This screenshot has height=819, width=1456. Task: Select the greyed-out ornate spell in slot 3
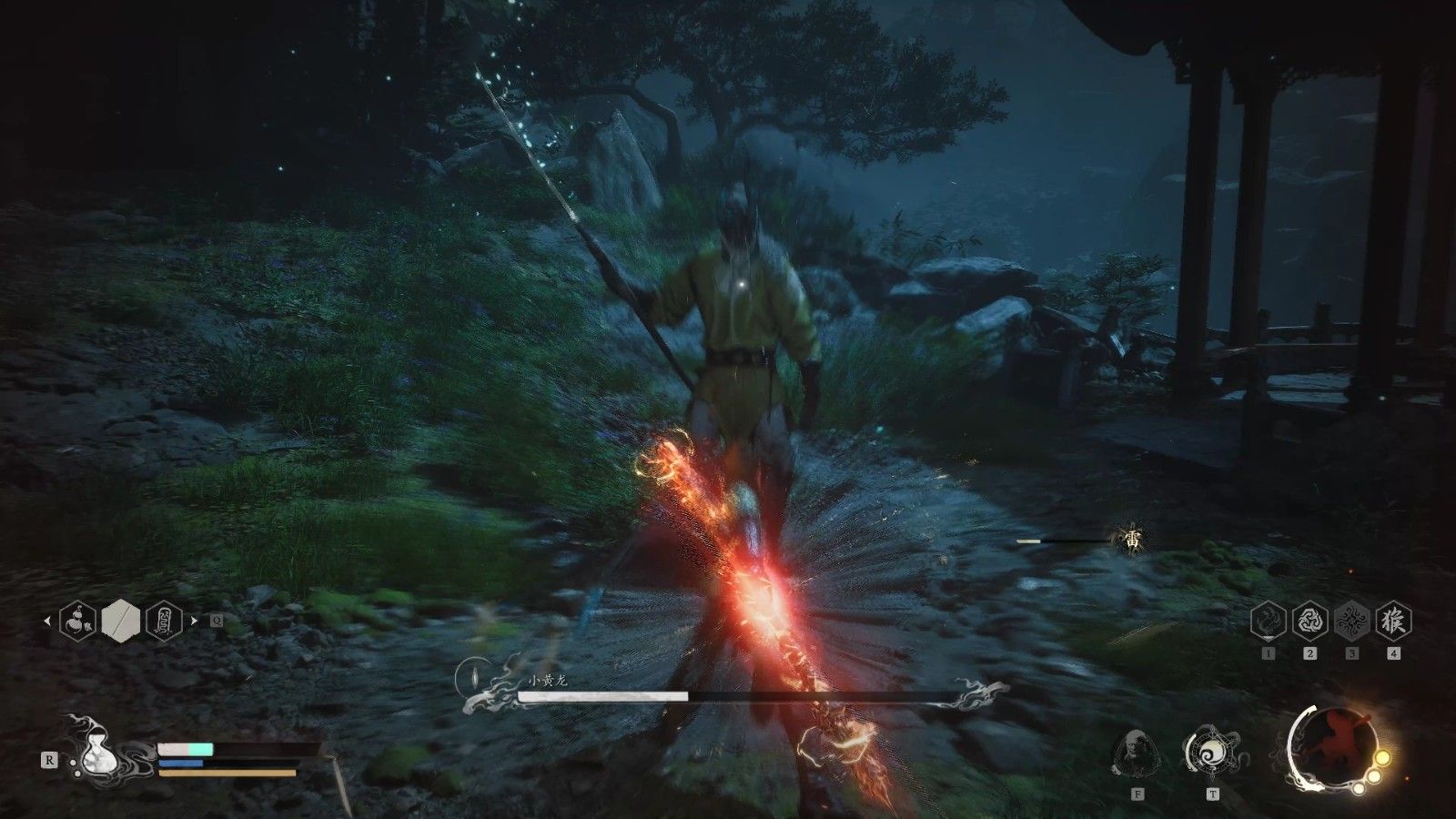click(x=1351, y=622)
